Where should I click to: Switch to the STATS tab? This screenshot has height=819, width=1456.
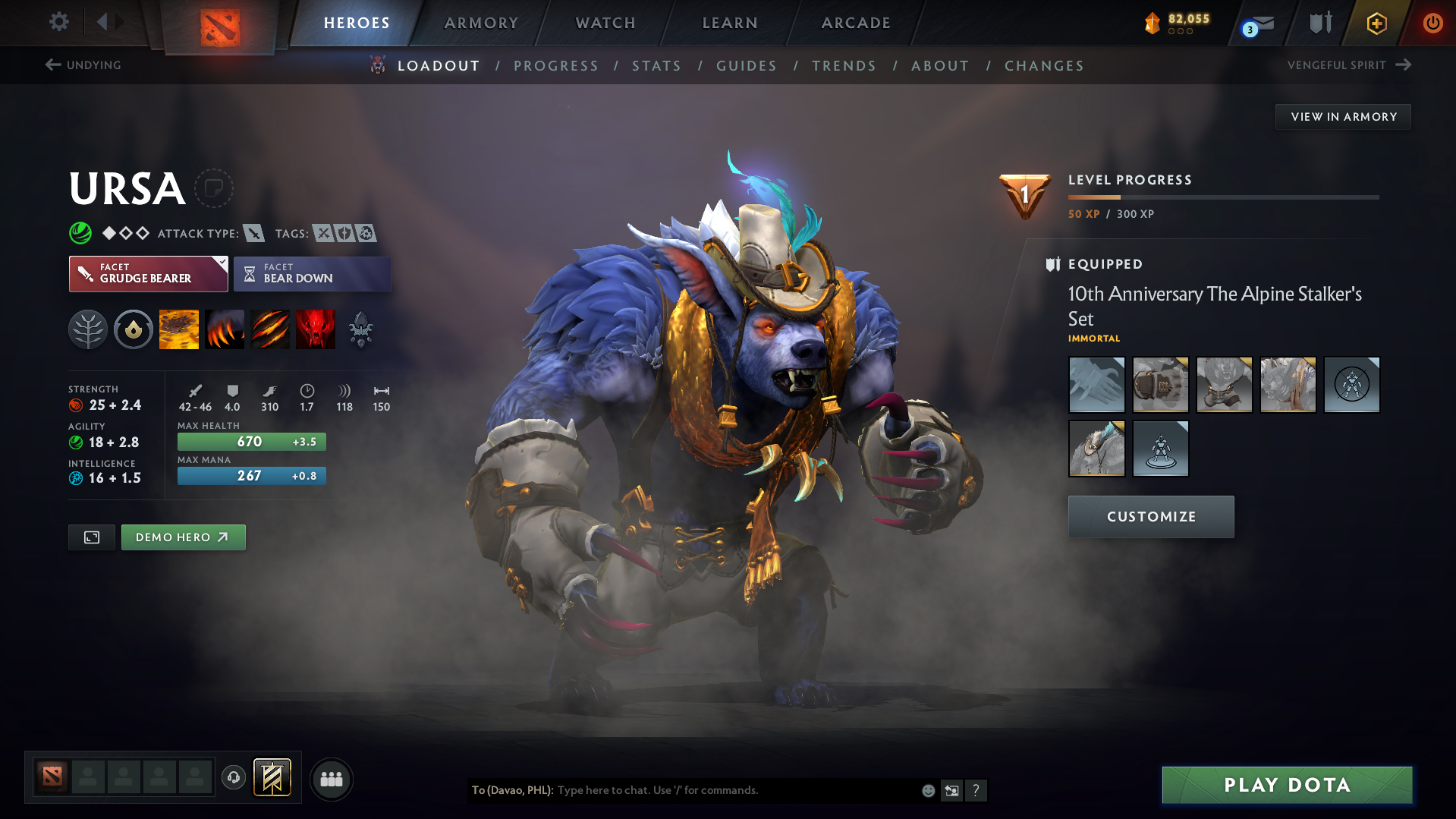[x=656, y=66]
